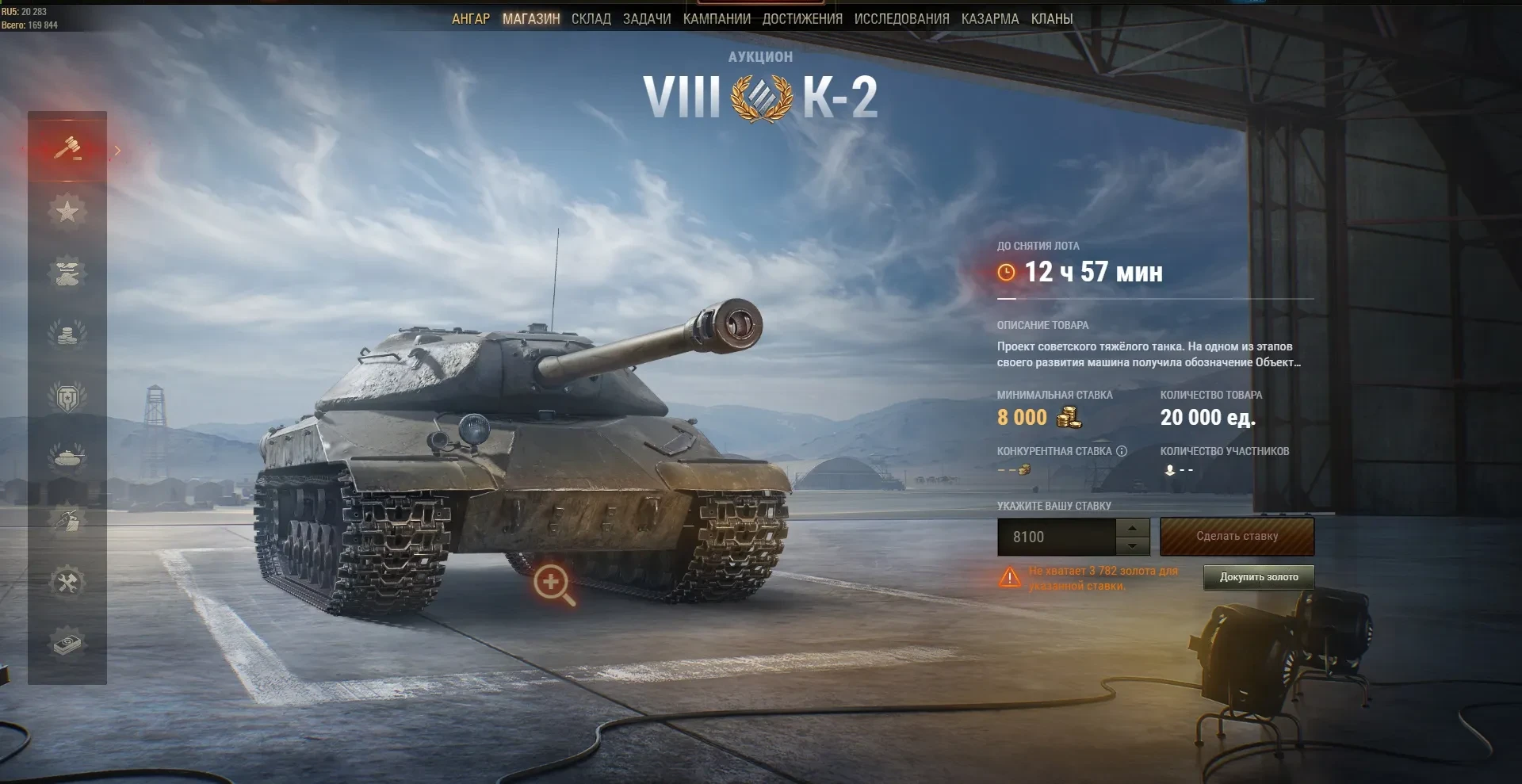Viewport: 1522px width, 784px height.
Task: Increase the bid with the up arrow
Action: click(1133, 528)
